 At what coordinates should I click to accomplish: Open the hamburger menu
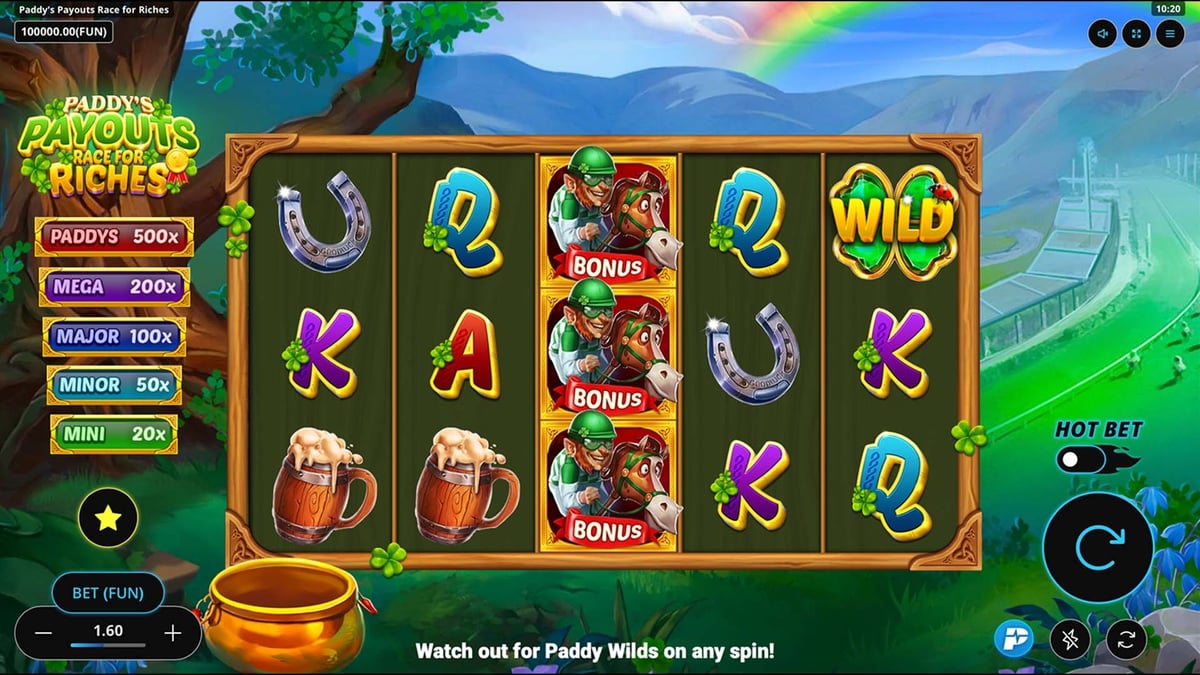(x=1169, y=34)
